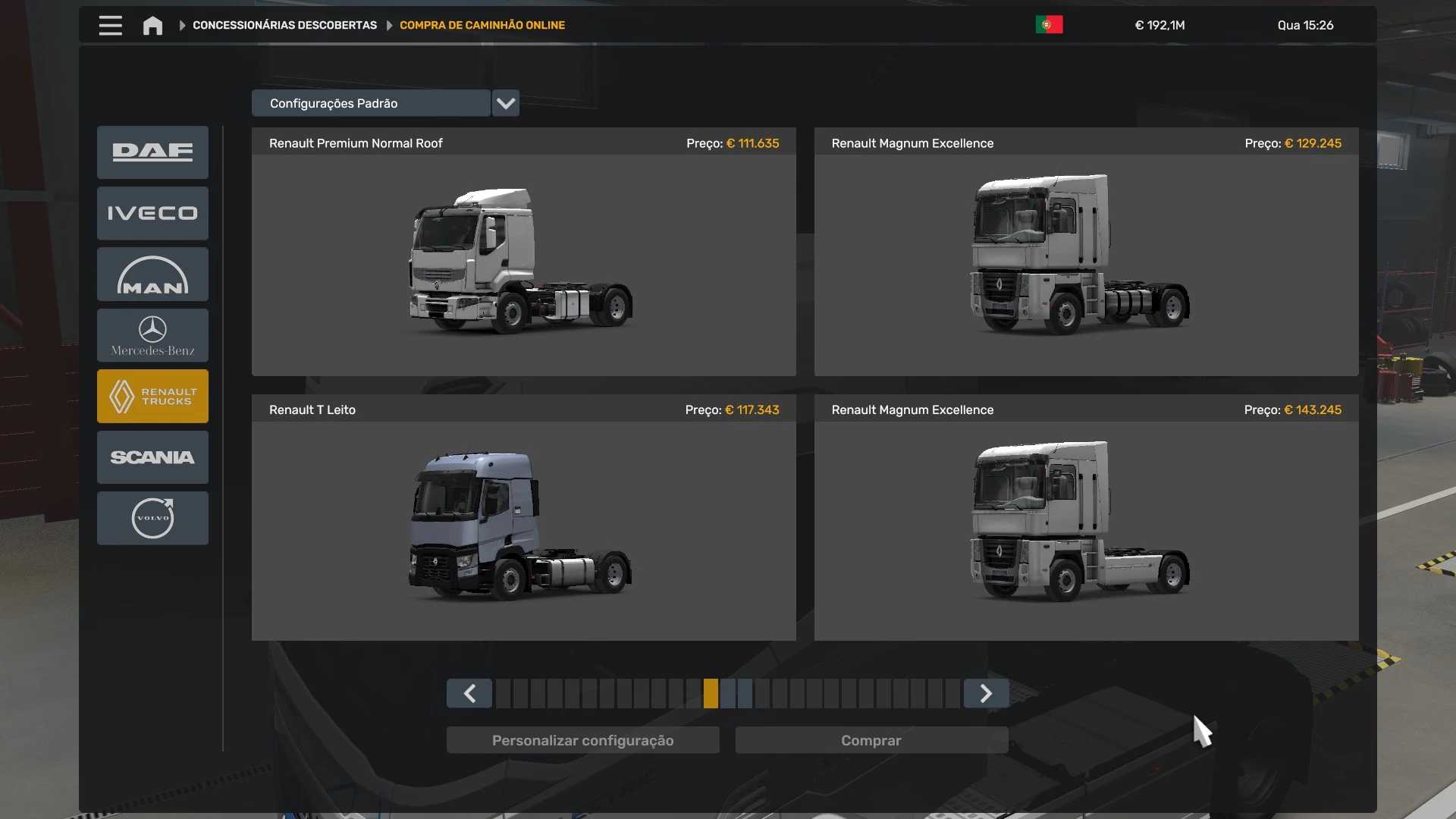Open the hamburger menu
Image resolution: width=1456 pixels, height=819 pixels.
[x=110, y=25]
